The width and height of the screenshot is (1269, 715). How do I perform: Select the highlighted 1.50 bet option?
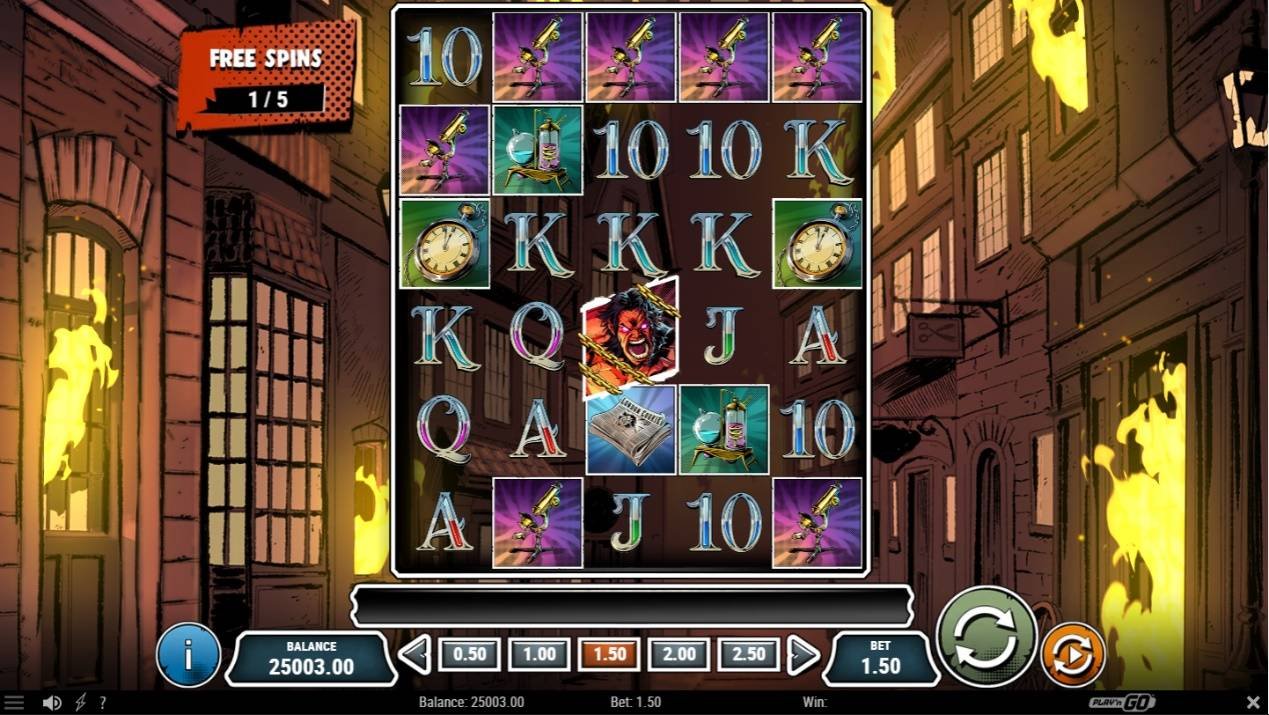click(609, 655)
